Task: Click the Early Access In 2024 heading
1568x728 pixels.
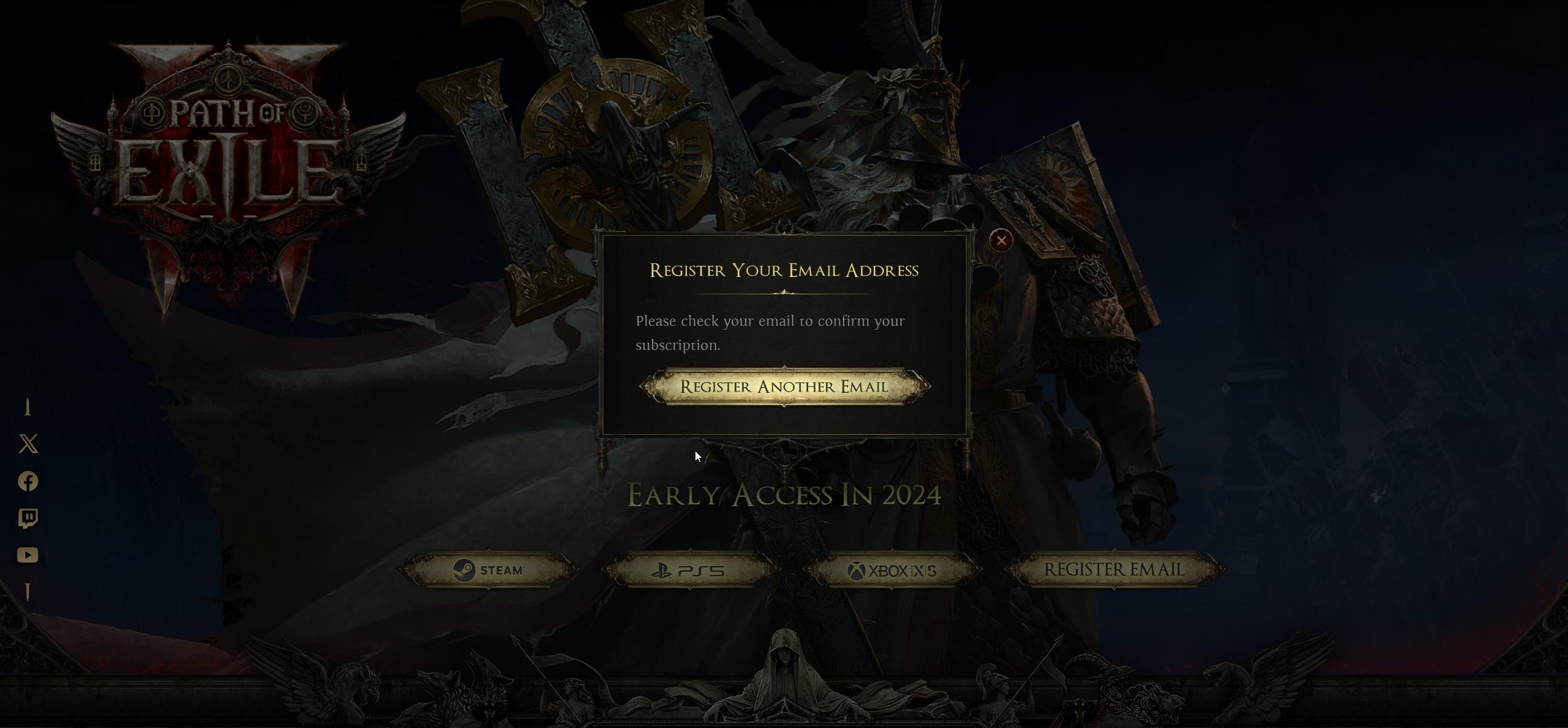Action: 784,496
